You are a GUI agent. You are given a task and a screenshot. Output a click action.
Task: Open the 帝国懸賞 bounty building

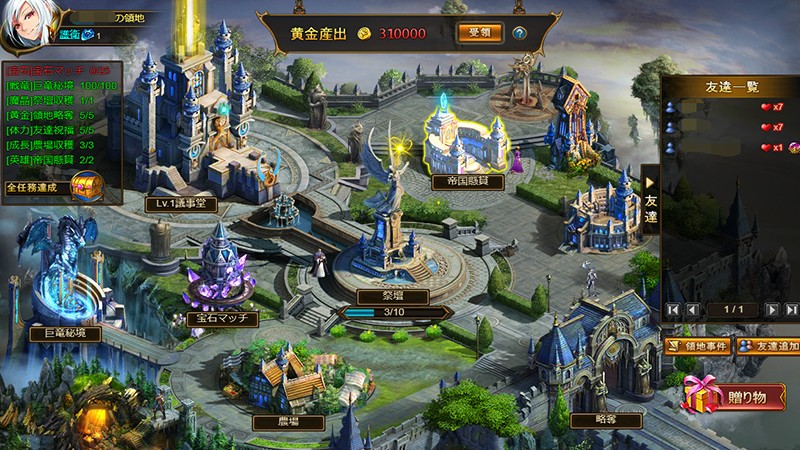click(x=467, y=183)
